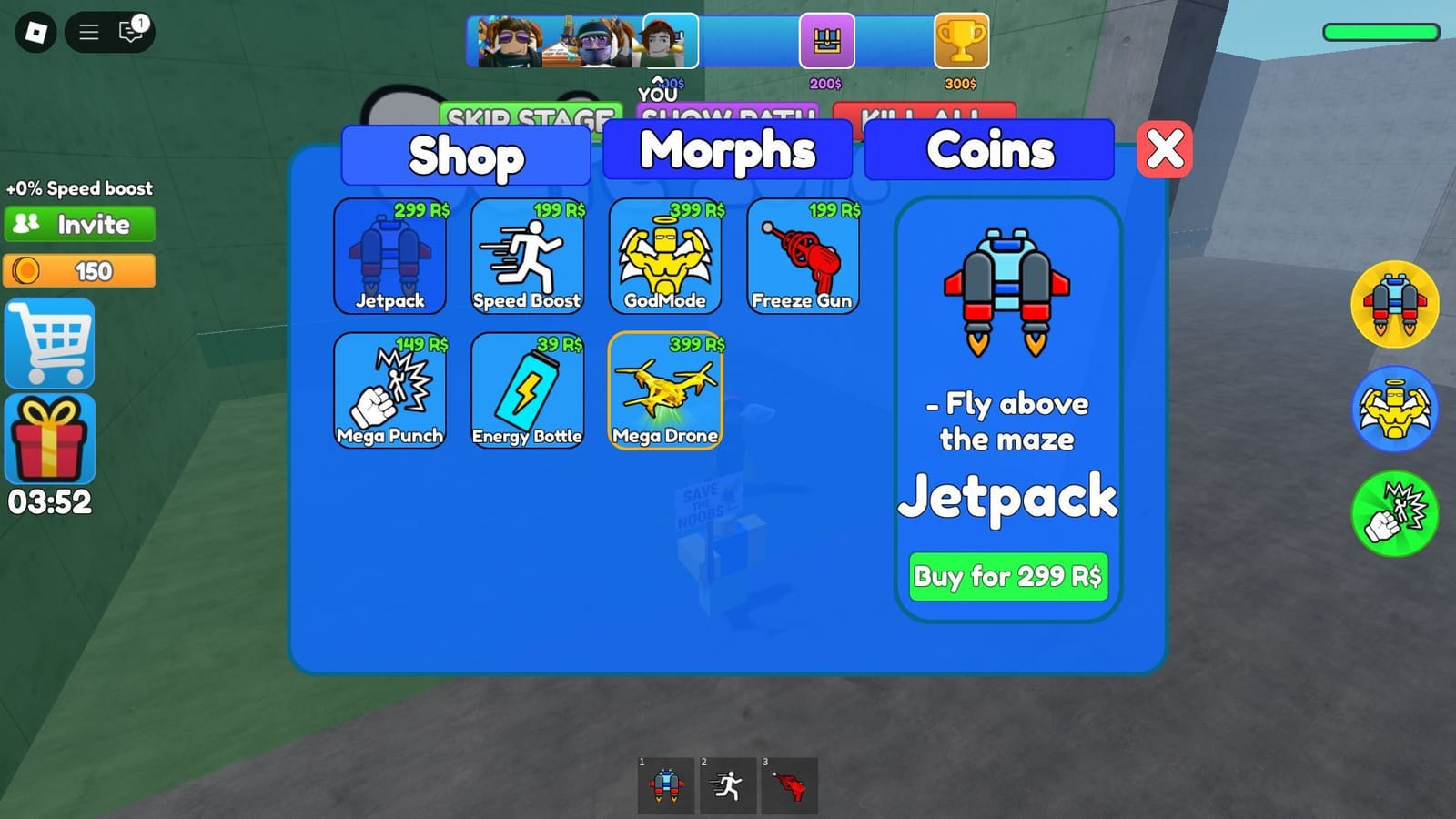1456x819 pixels.
Task: Click your avatar labeled YOU at top
Action: 671,41
